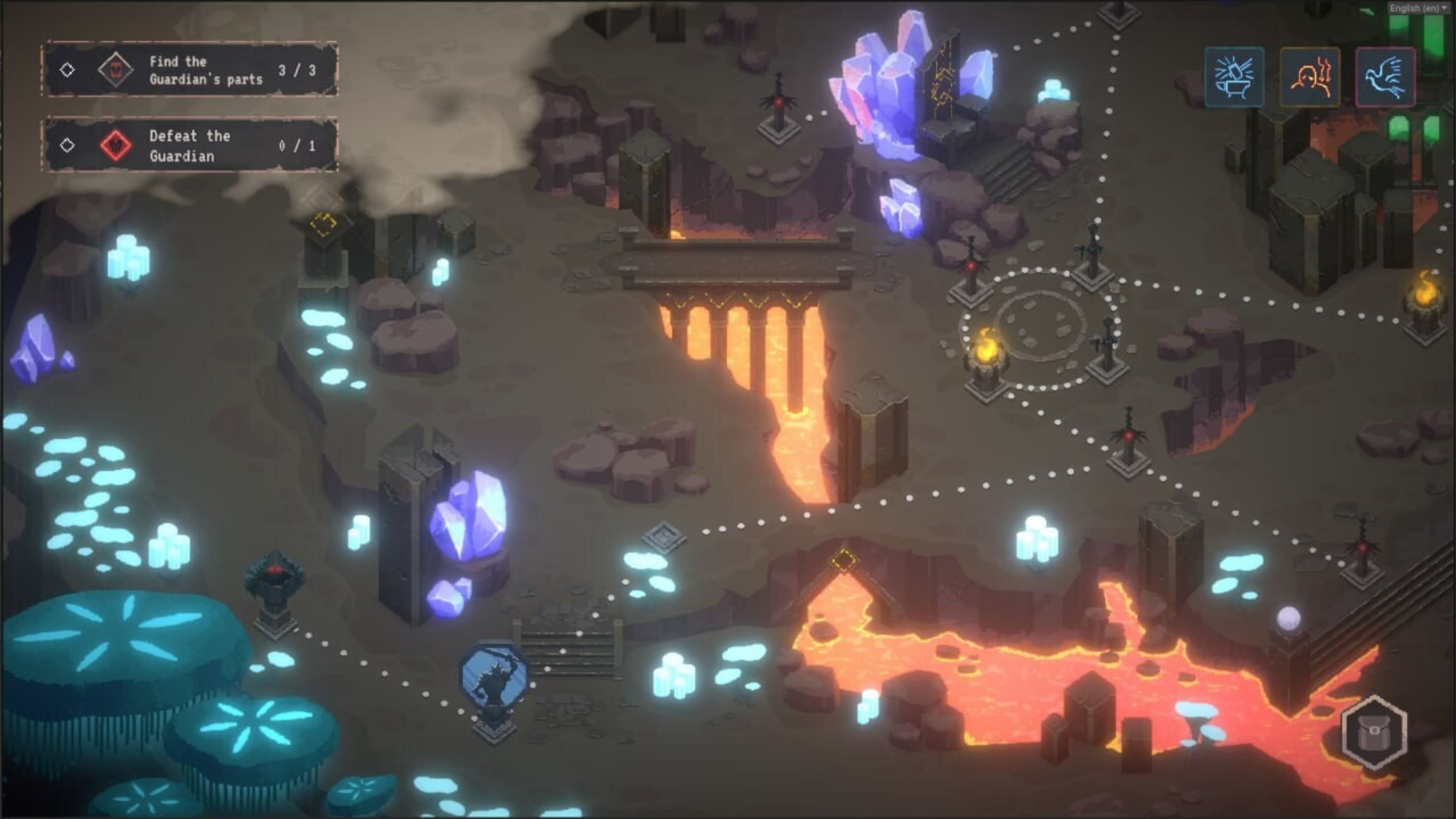This screenshot has width=1456, height=819.
Task: Toggle the diamond beside Find the Guardian's parts
Action: (x=68, y=69)
